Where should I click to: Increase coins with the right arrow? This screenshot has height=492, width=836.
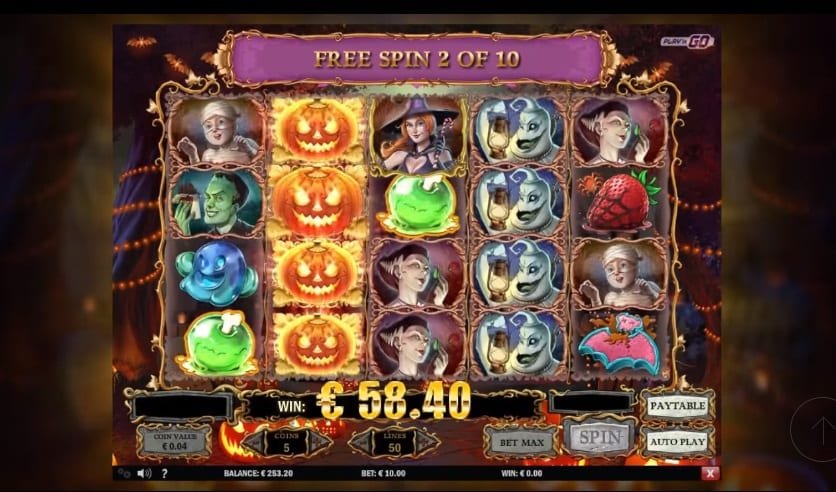pyautogui.click(x=320, y=441)
